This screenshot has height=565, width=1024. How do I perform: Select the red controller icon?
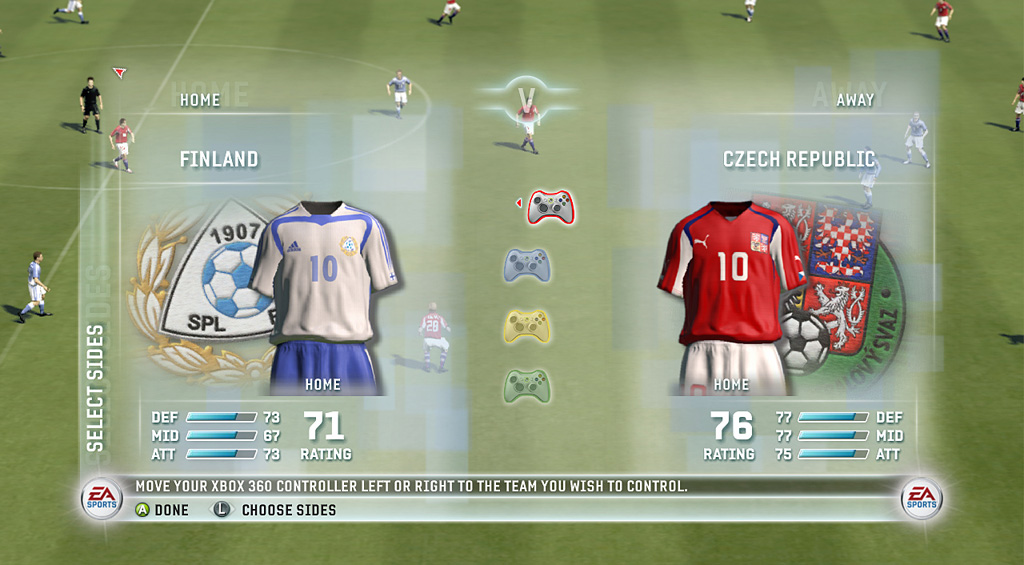click(x=550, y=207)
